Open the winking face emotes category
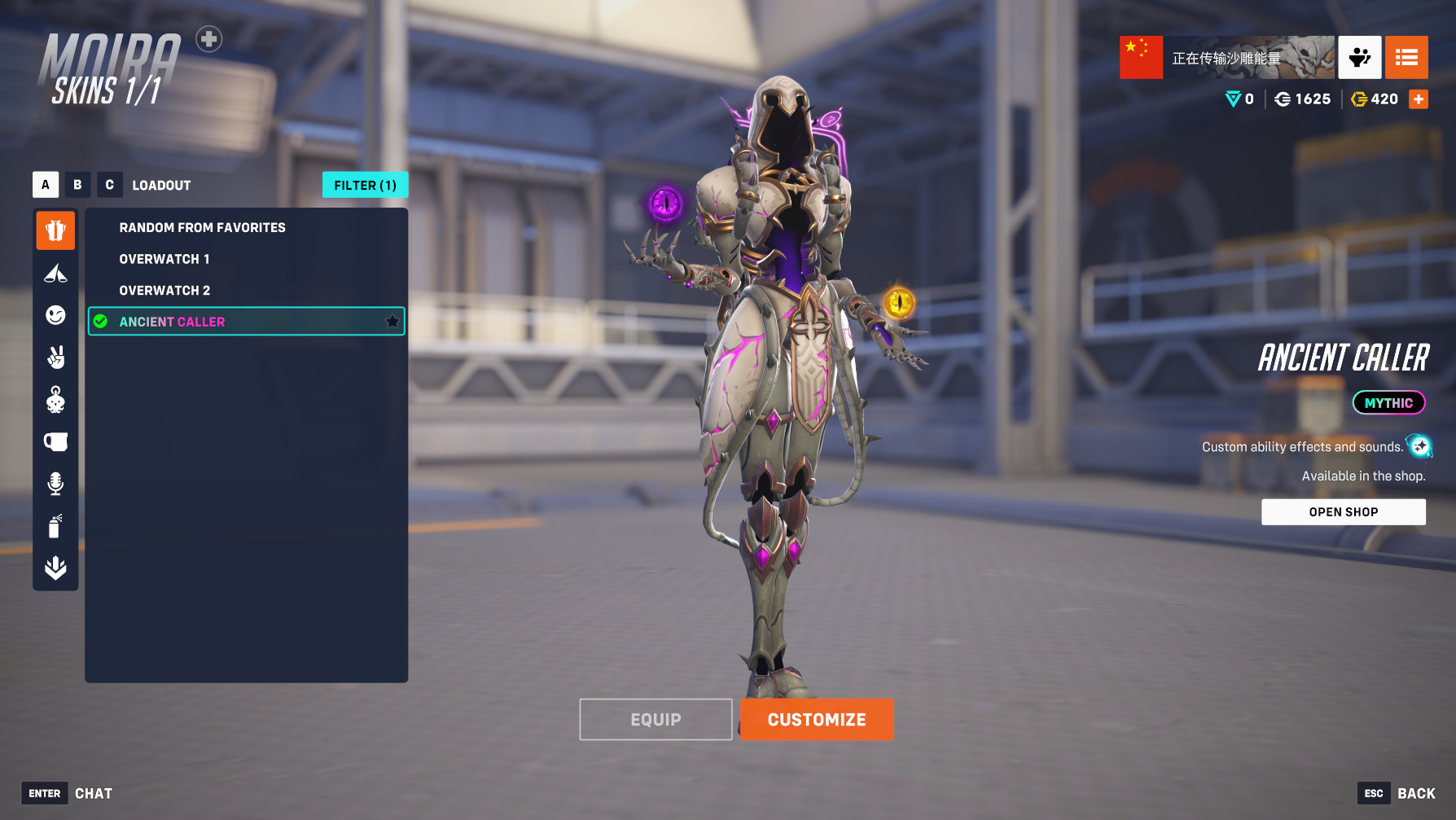The width and height of the screenshot is (1456, 820). (x=55, y=315)
